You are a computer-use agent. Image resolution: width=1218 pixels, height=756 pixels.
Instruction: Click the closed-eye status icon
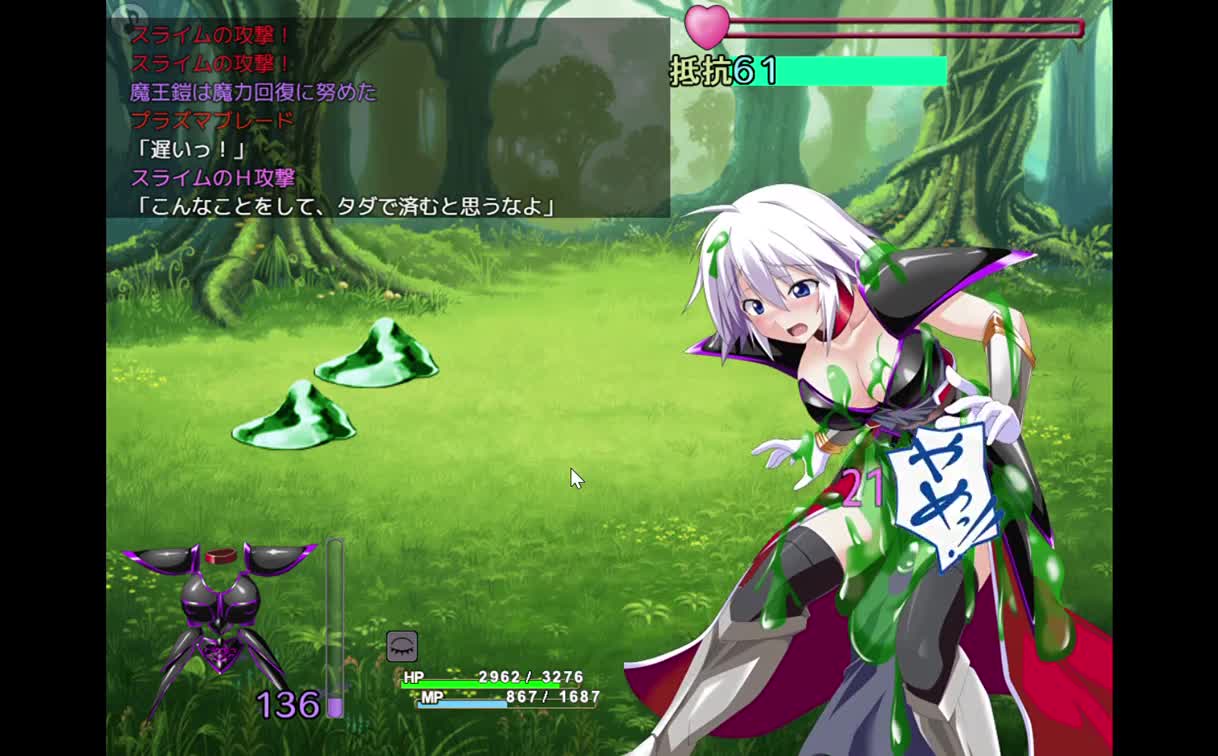click(402, 646)
